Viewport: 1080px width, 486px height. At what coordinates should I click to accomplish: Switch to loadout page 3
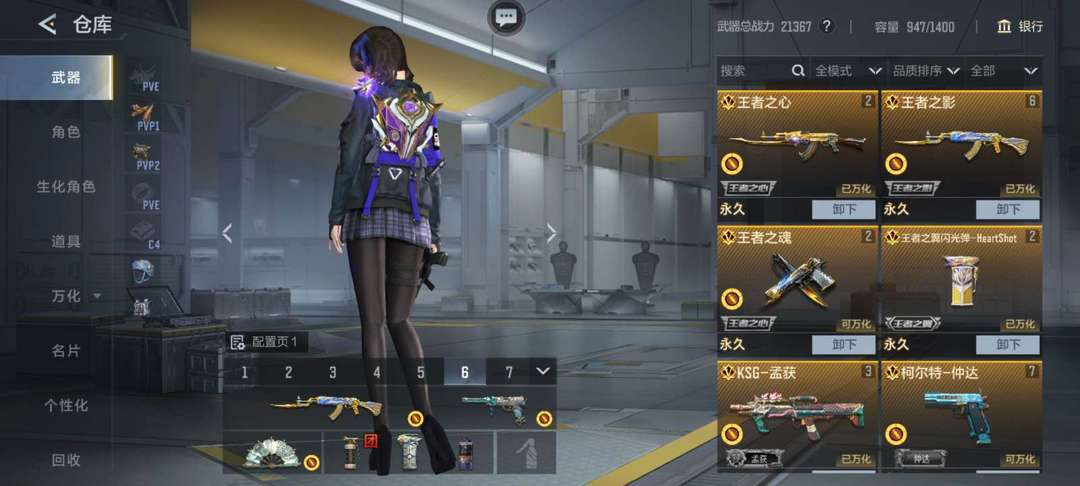point(333,372)
